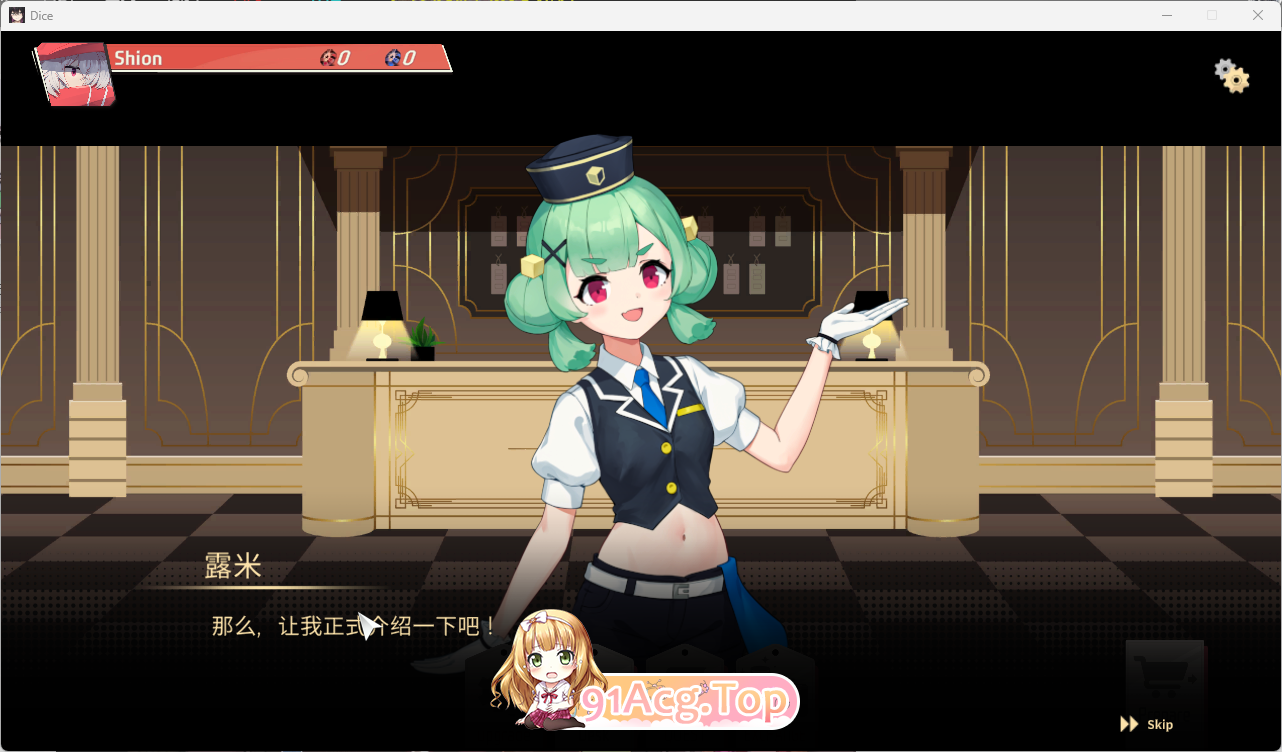Click the red counter's 0 value
The height and width of the screenshot is (752, 1282).
pos(341,58)
